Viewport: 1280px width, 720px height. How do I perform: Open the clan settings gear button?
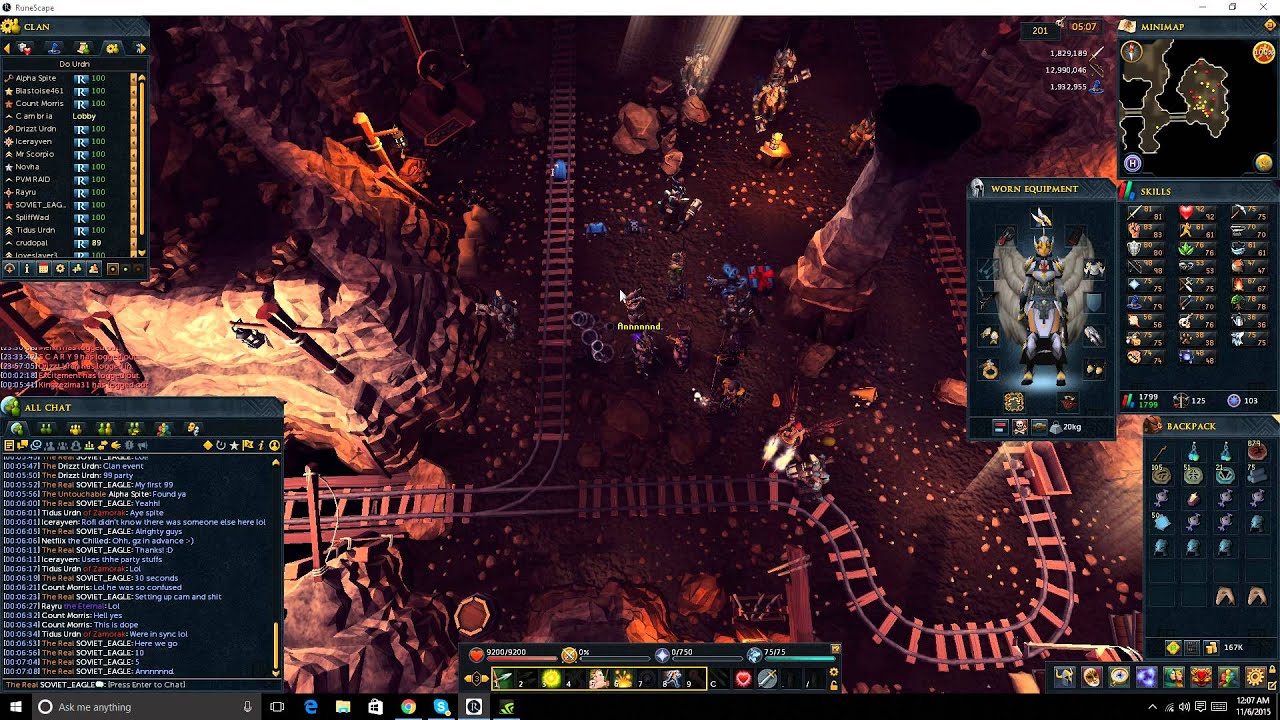[60, 269]
